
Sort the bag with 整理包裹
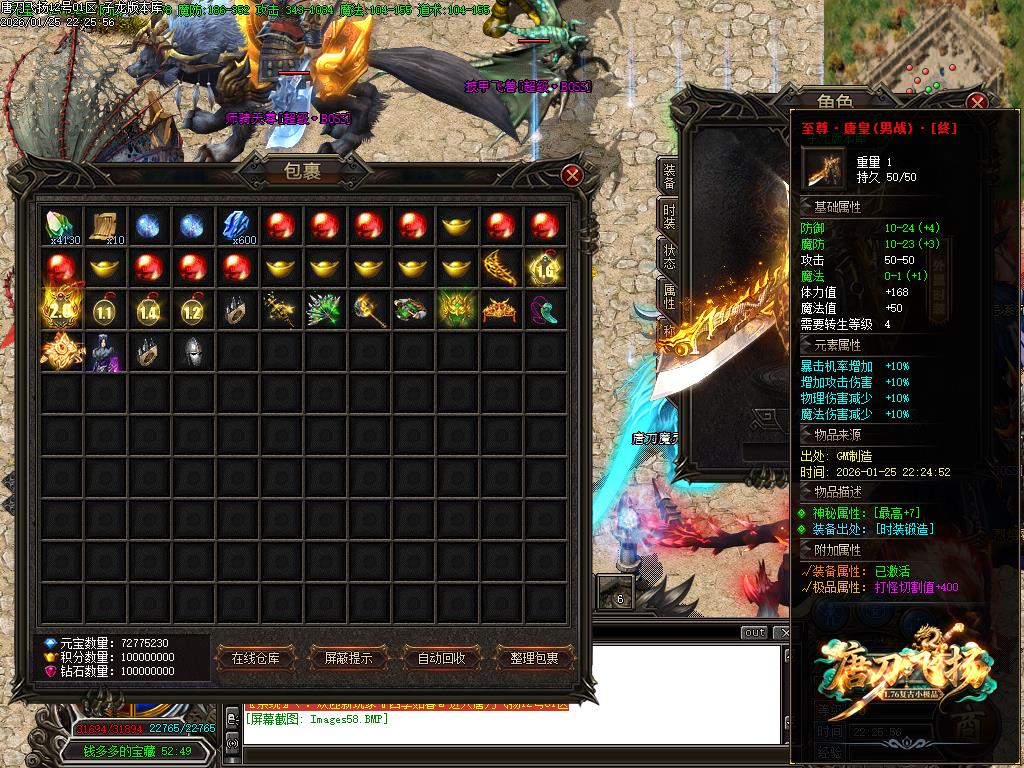click(535, 658)
